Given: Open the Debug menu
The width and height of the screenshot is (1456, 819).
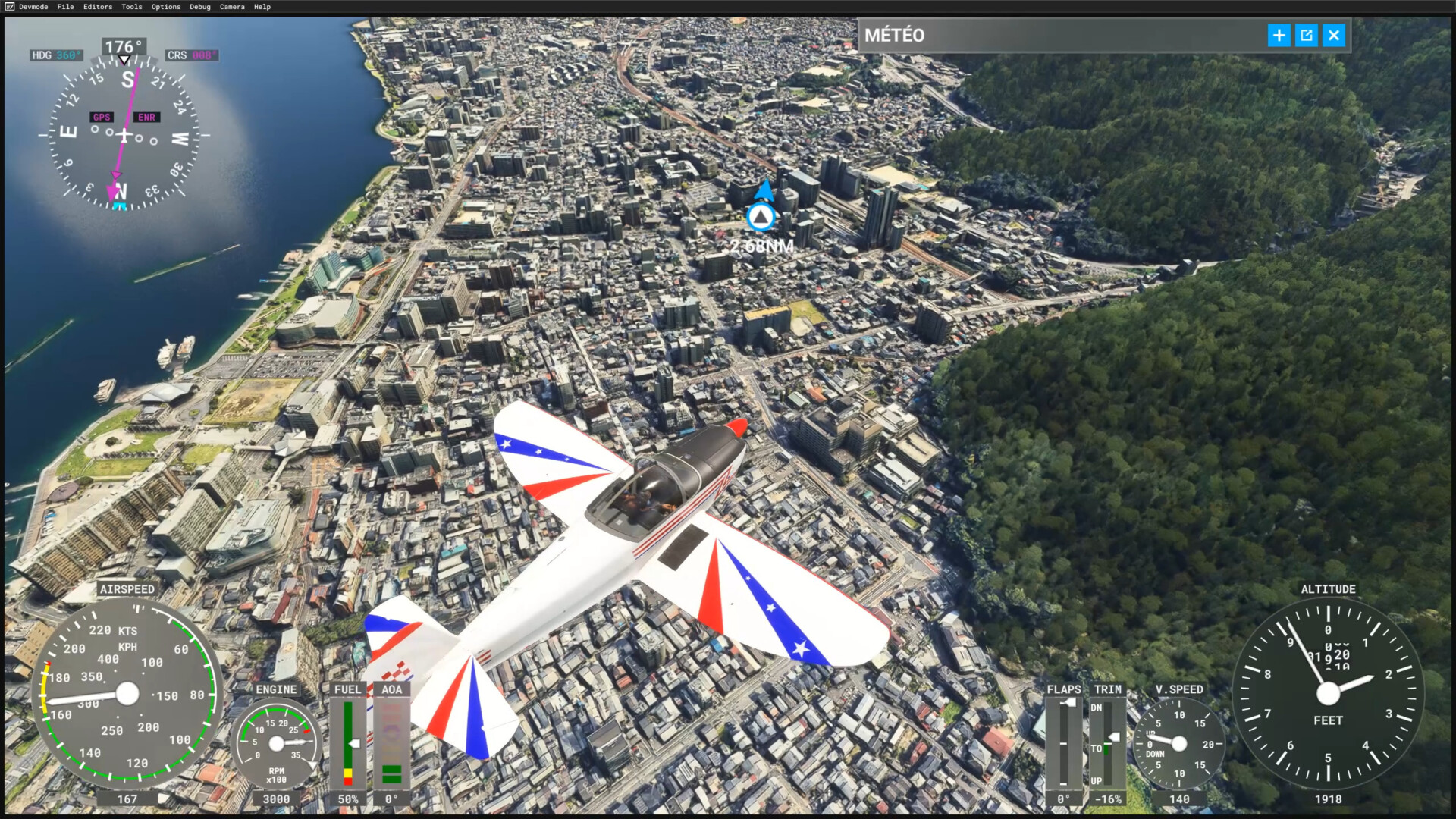Looking at the screenshot, I should (200, 7).
